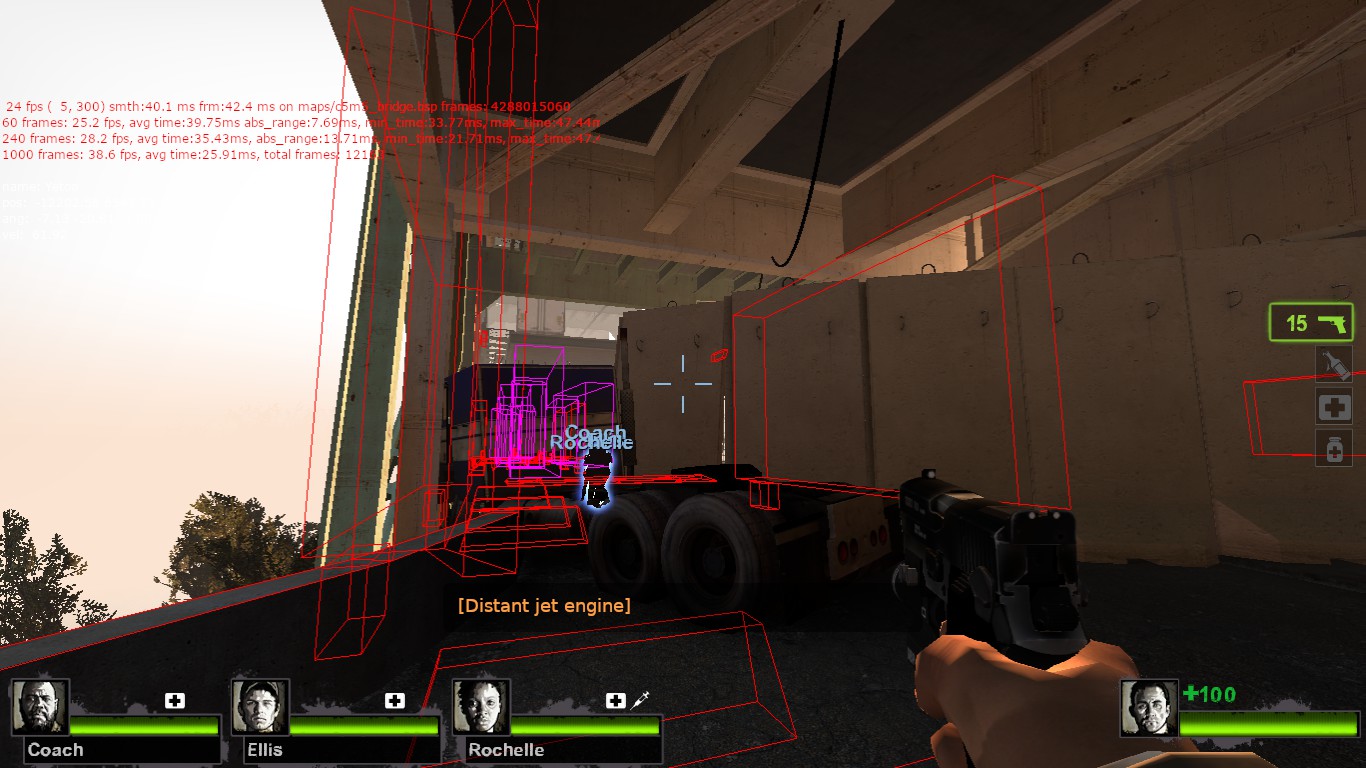The height and width of the screenshot is (768, 1366).
Task: Click the Molotov bottle inventory slot icon
Action: pos(1336,366)
